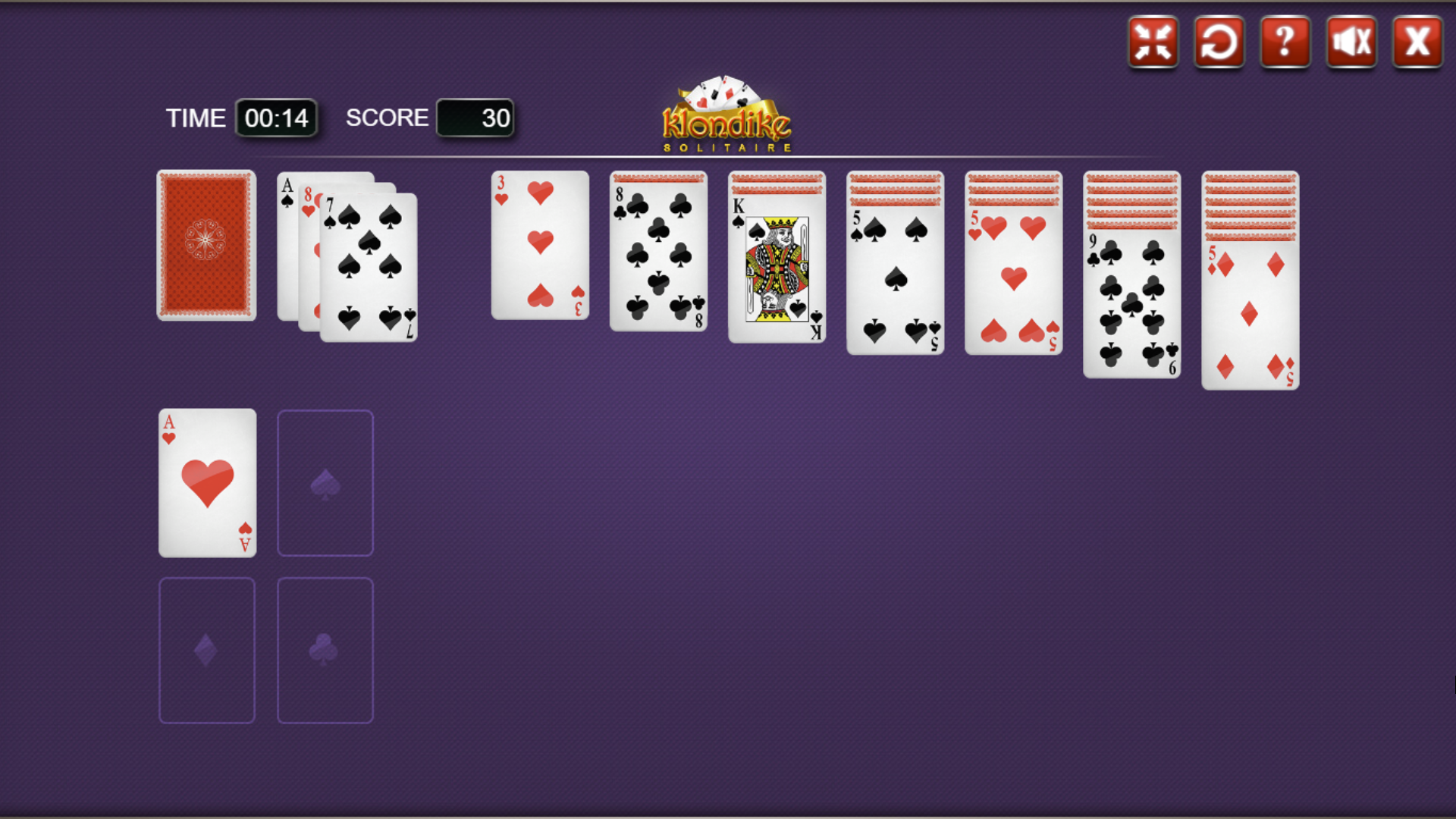Click the empty spades foundation slot
1456x819 pixels.
point(325,482)
